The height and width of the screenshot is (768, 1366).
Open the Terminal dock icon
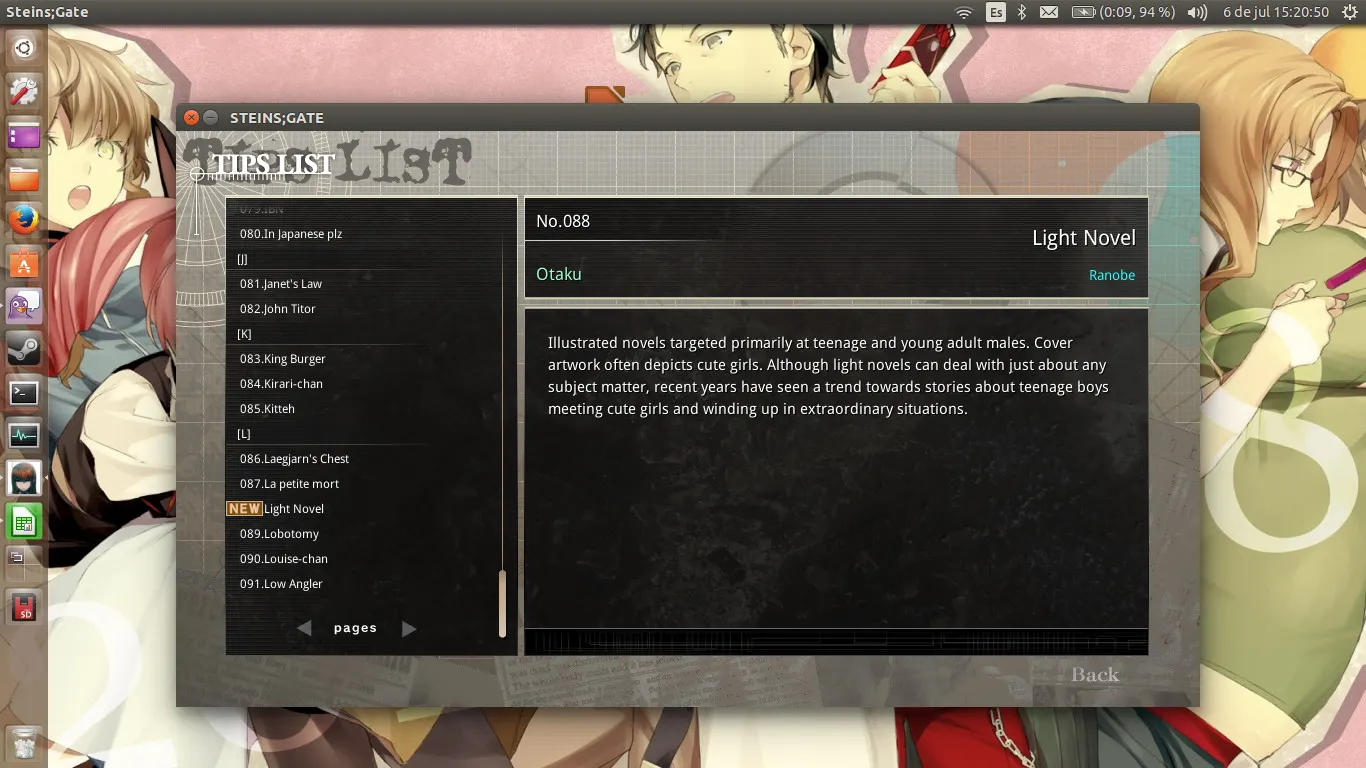tap(23, 393)
